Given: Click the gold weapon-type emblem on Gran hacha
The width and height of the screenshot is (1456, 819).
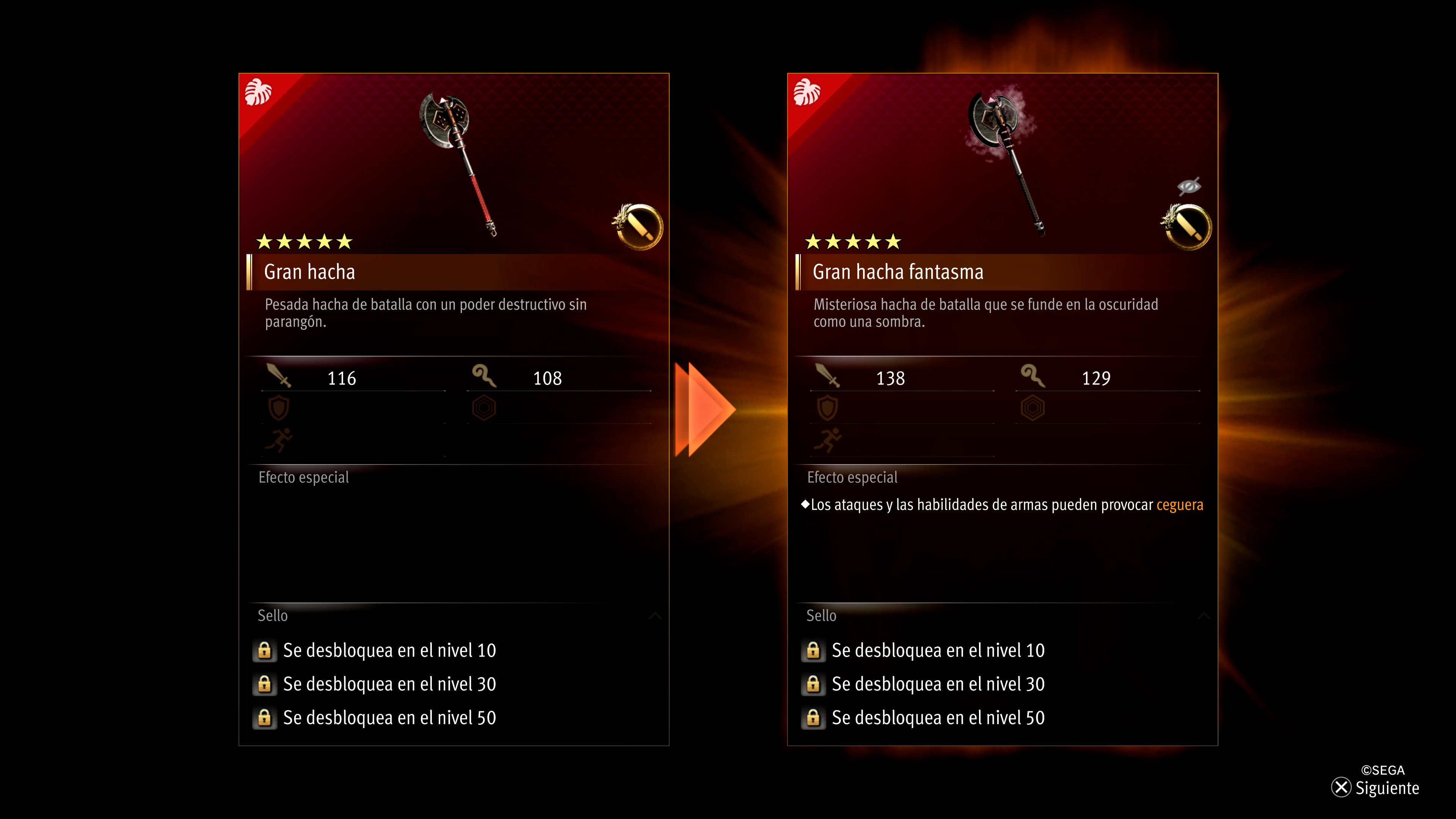Looking at the screenshot, I should point(638,227).
